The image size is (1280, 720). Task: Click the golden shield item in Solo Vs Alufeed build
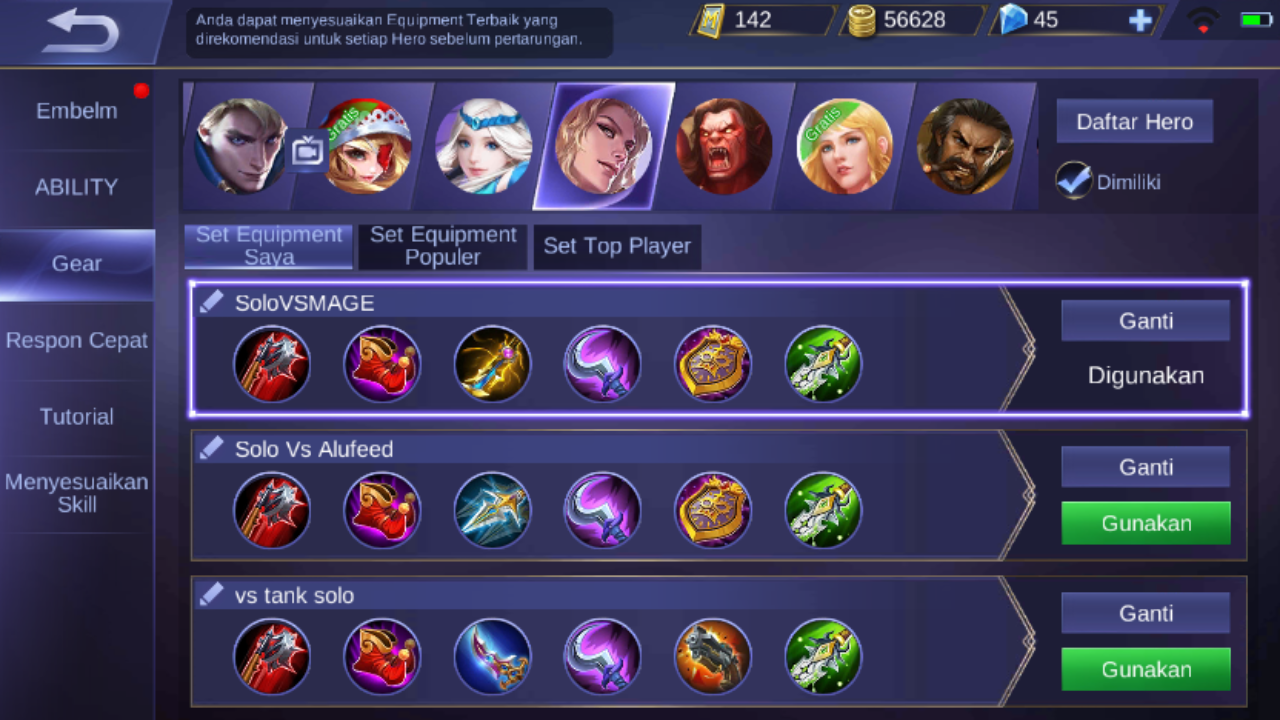coord(713,510)
